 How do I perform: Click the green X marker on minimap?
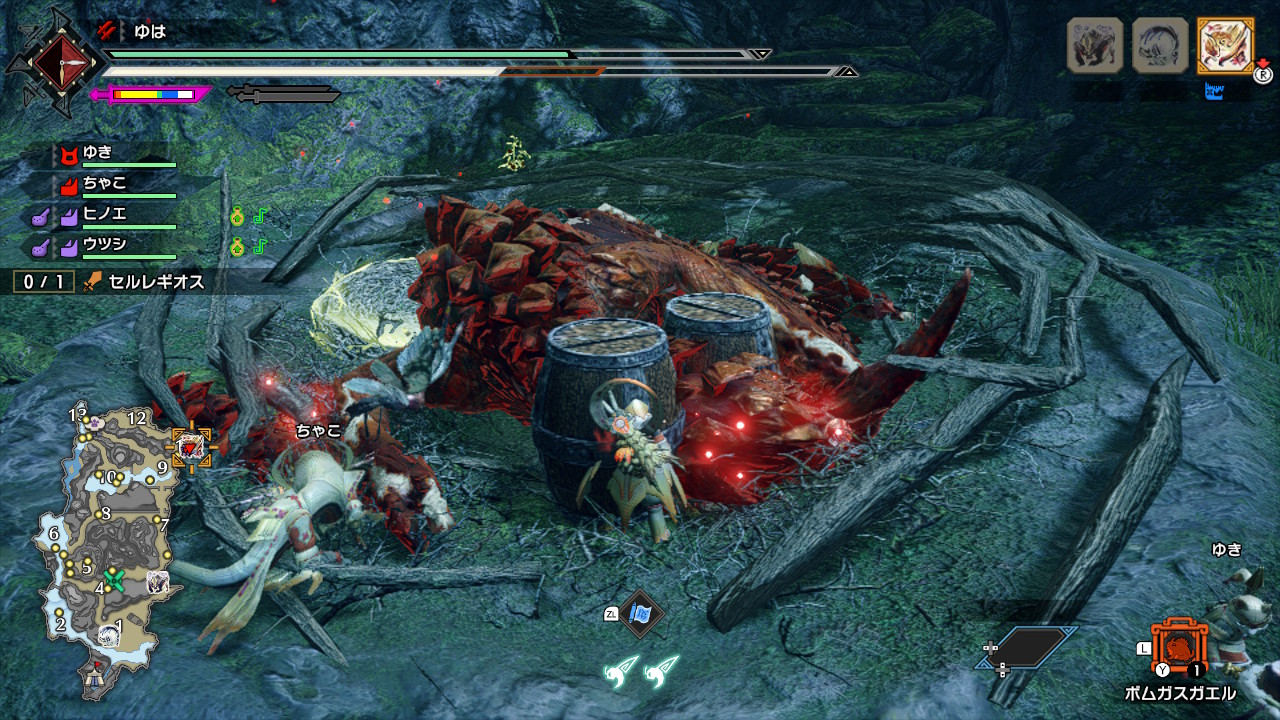tap(114, 578)
